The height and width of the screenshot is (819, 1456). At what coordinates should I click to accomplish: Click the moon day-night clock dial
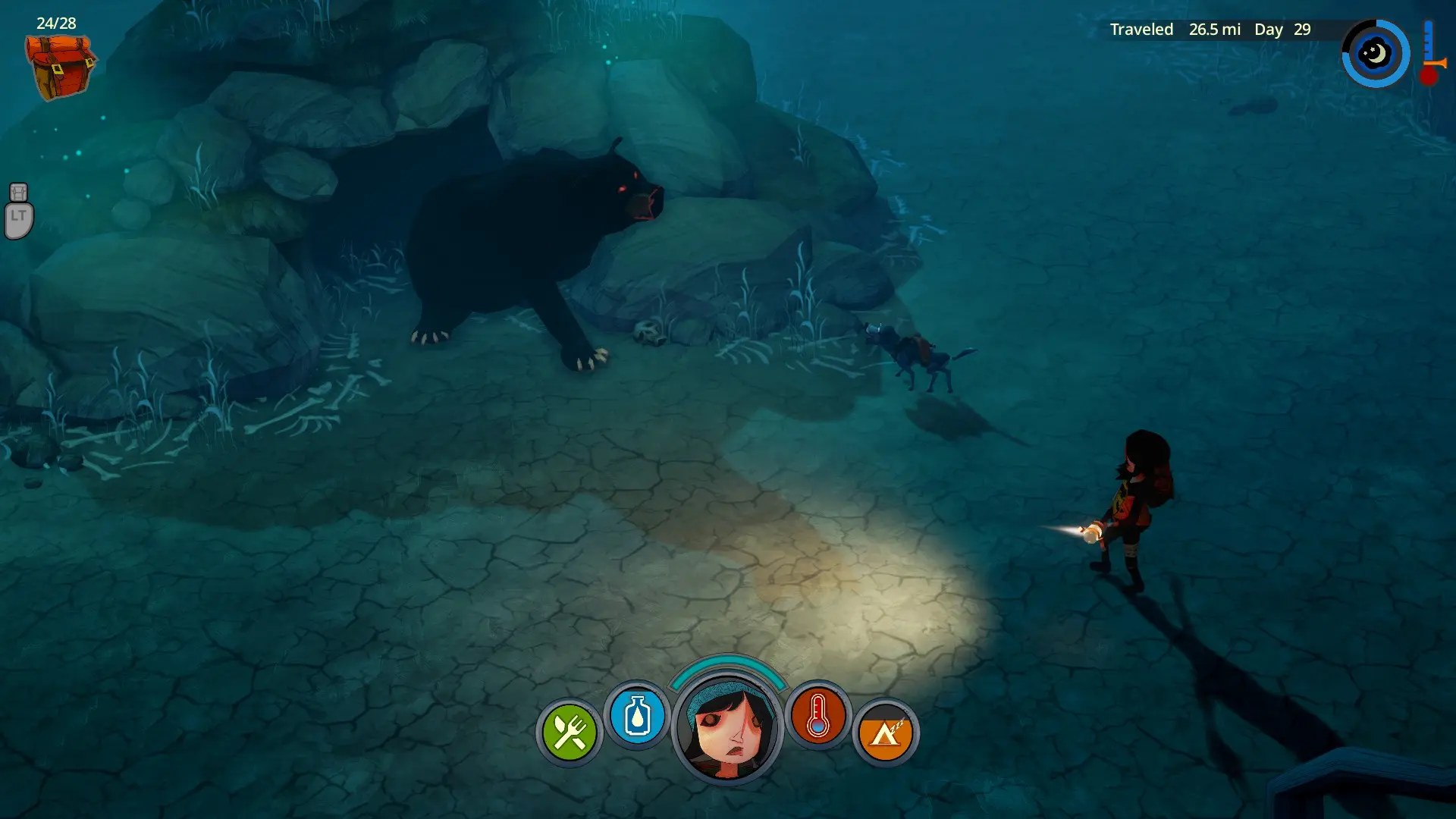point(1375,54)
